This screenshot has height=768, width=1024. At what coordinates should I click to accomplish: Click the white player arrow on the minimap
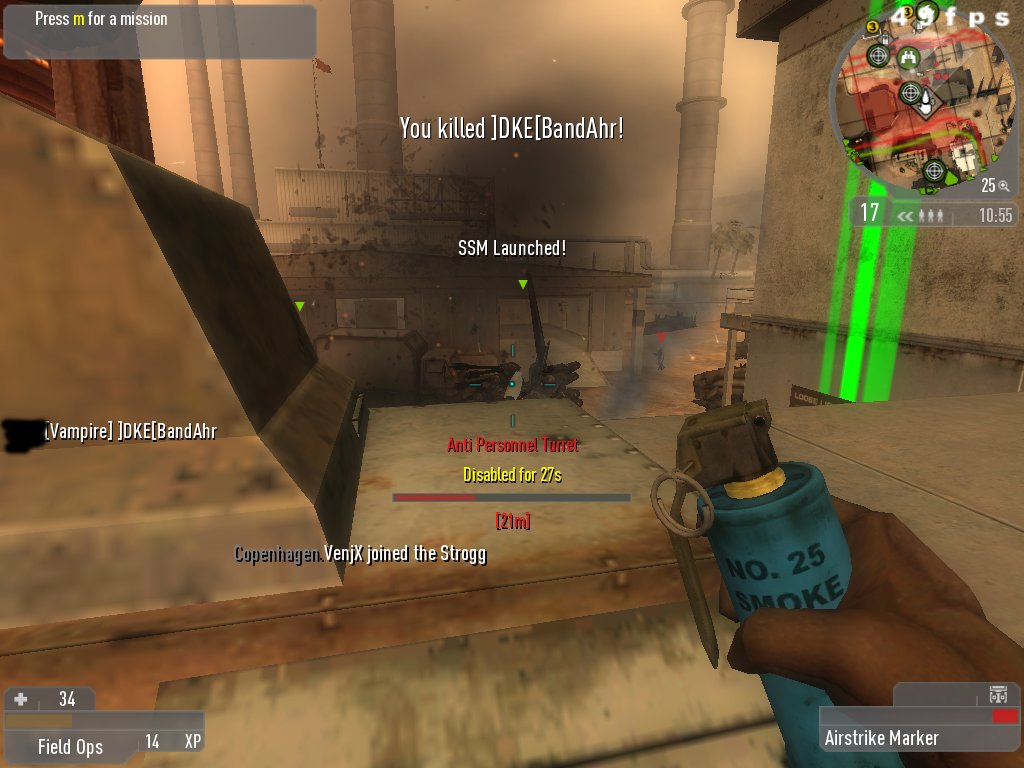tap(926, 99)
